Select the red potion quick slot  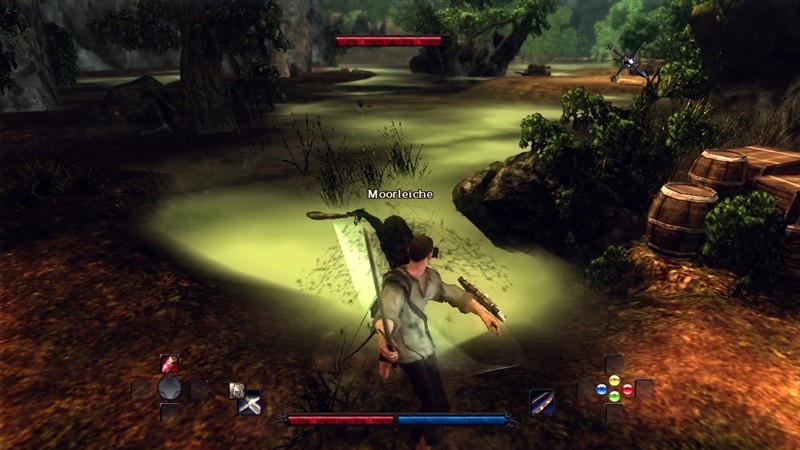tap(169, 364)
